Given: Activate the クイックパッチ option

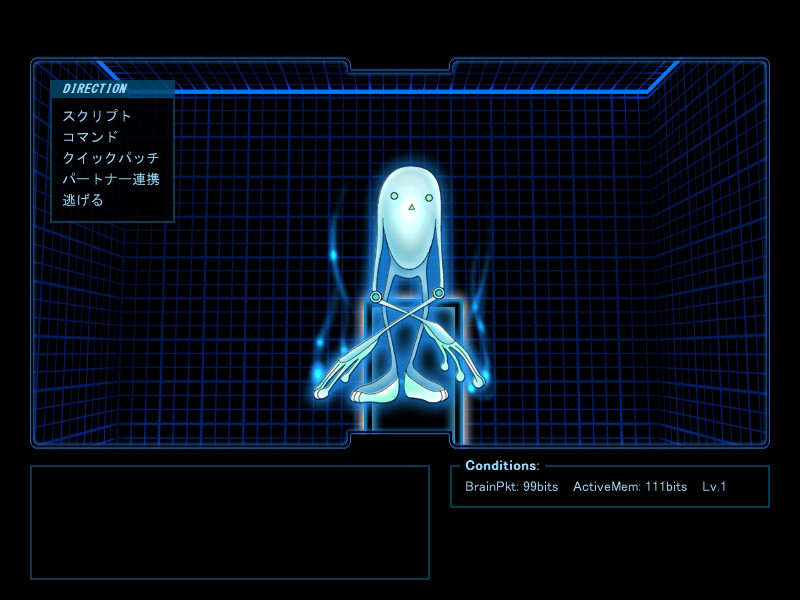Looking at the screenshot, I should pos(110,158).
